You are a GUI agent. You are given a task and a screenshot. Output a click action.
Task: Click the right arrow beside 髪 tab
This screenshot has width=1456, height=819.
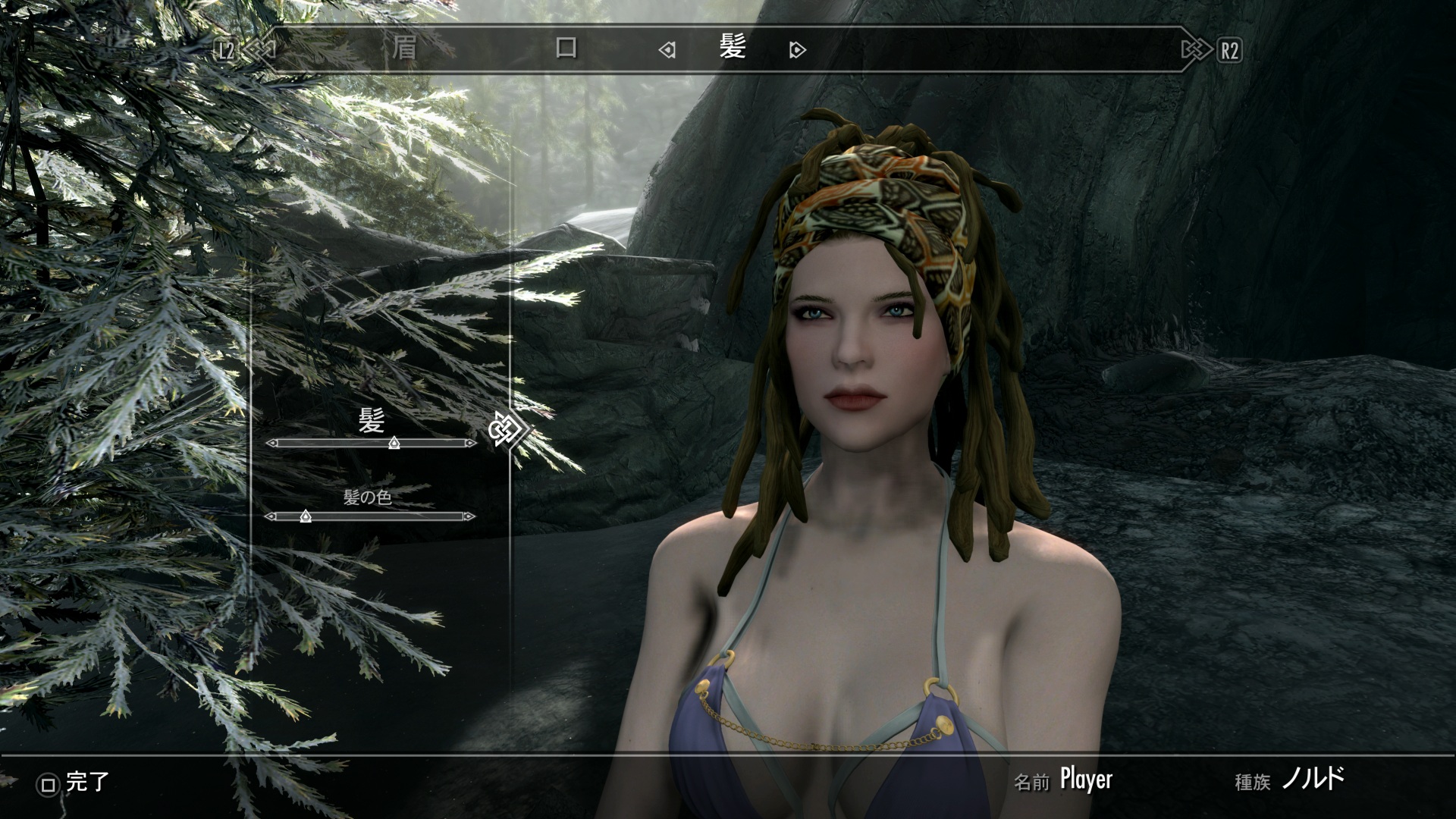point(797,51)
